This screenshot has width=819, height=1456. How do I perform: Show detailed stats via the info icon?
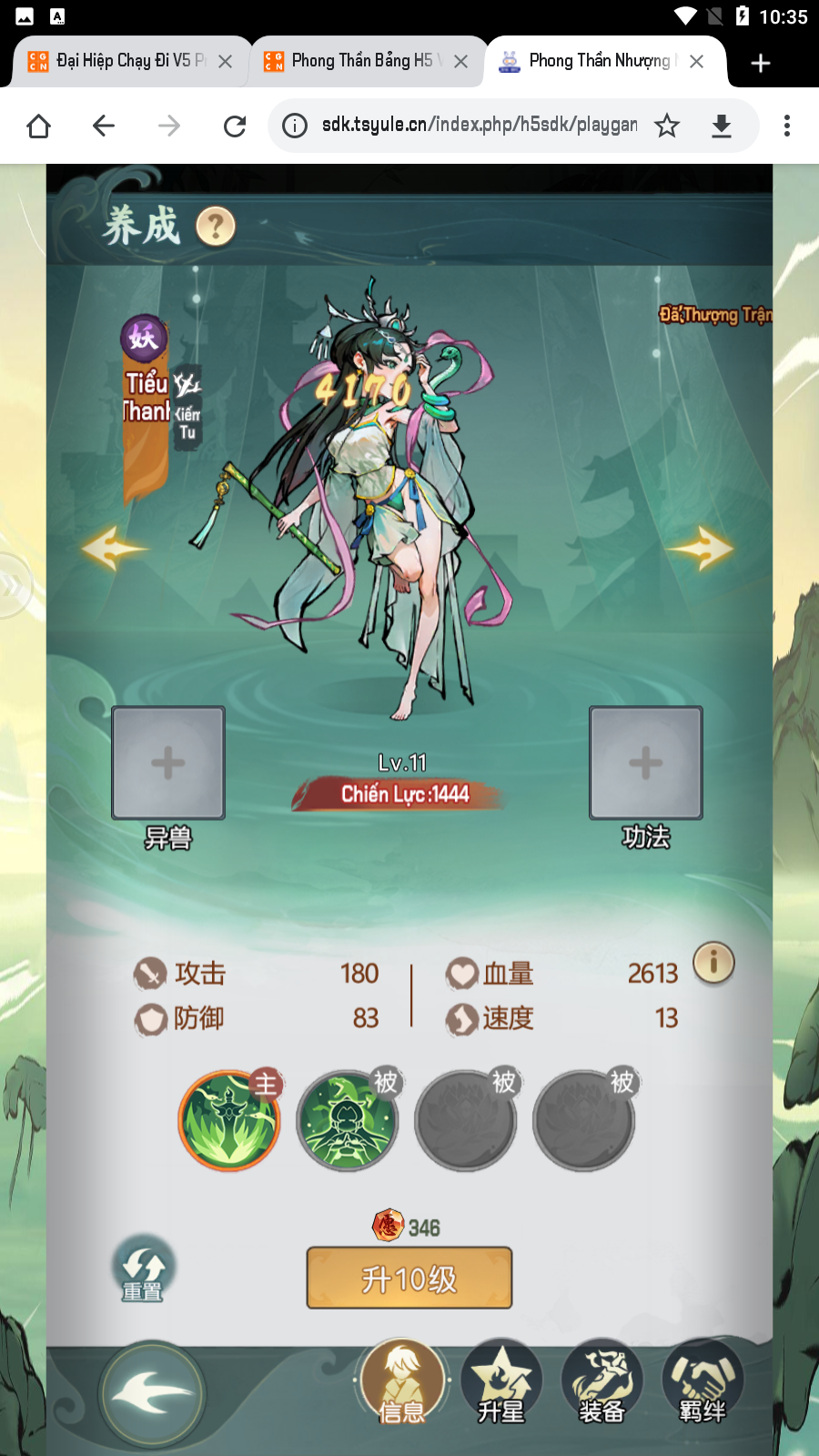(713, 963)
